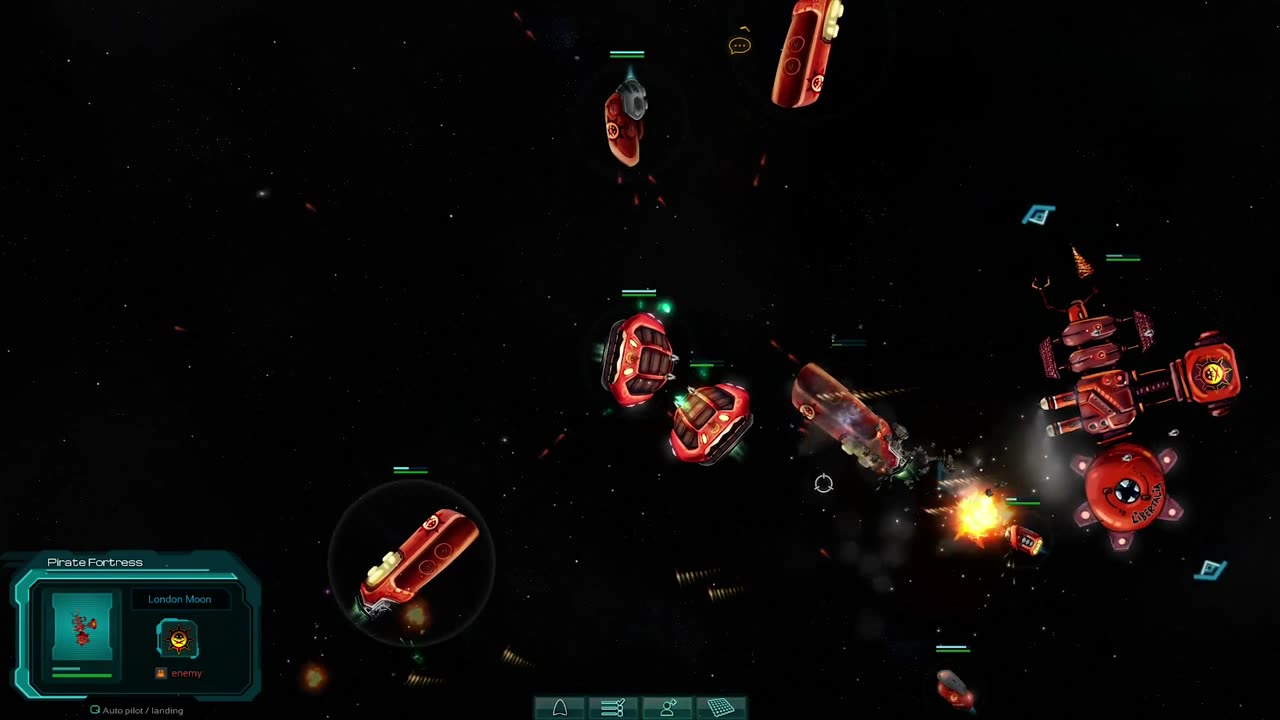Image resolution: width=1280 pixels, height=720 pixels.
Task: Click the London Moon location label
Action: pos(180,599)
